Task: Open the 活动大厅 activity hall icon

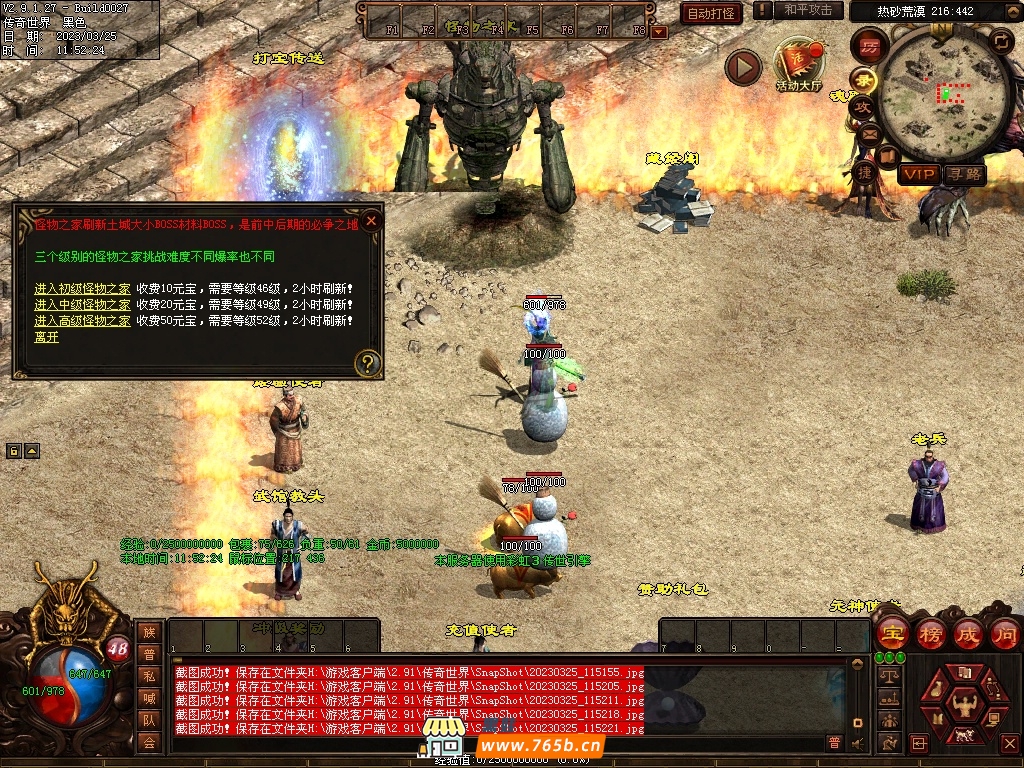Action: 798,62
